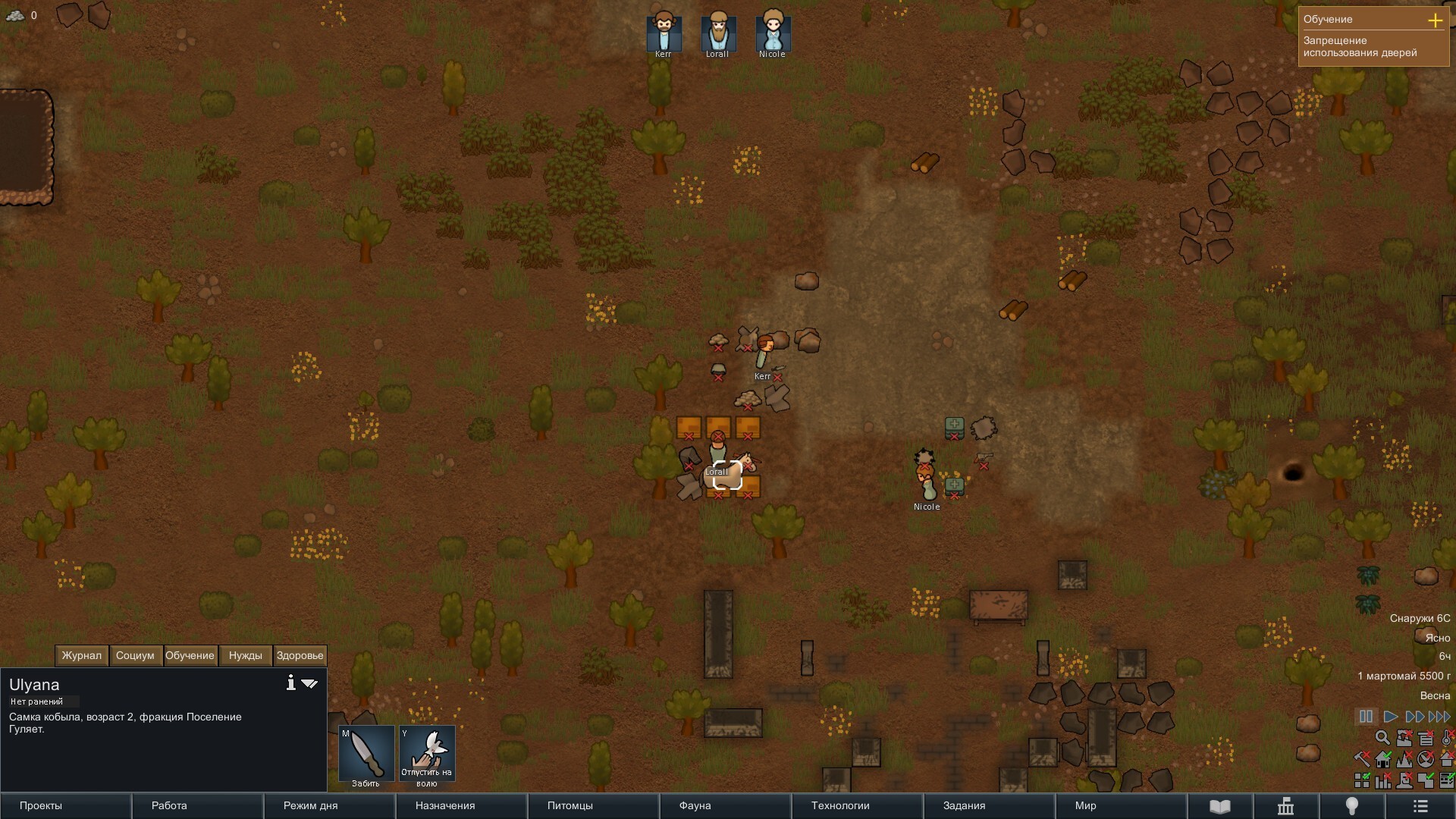Select colonist Kerr's portrait
Viewport: 1456px width, 819px height.
click(x=664, y=32)
